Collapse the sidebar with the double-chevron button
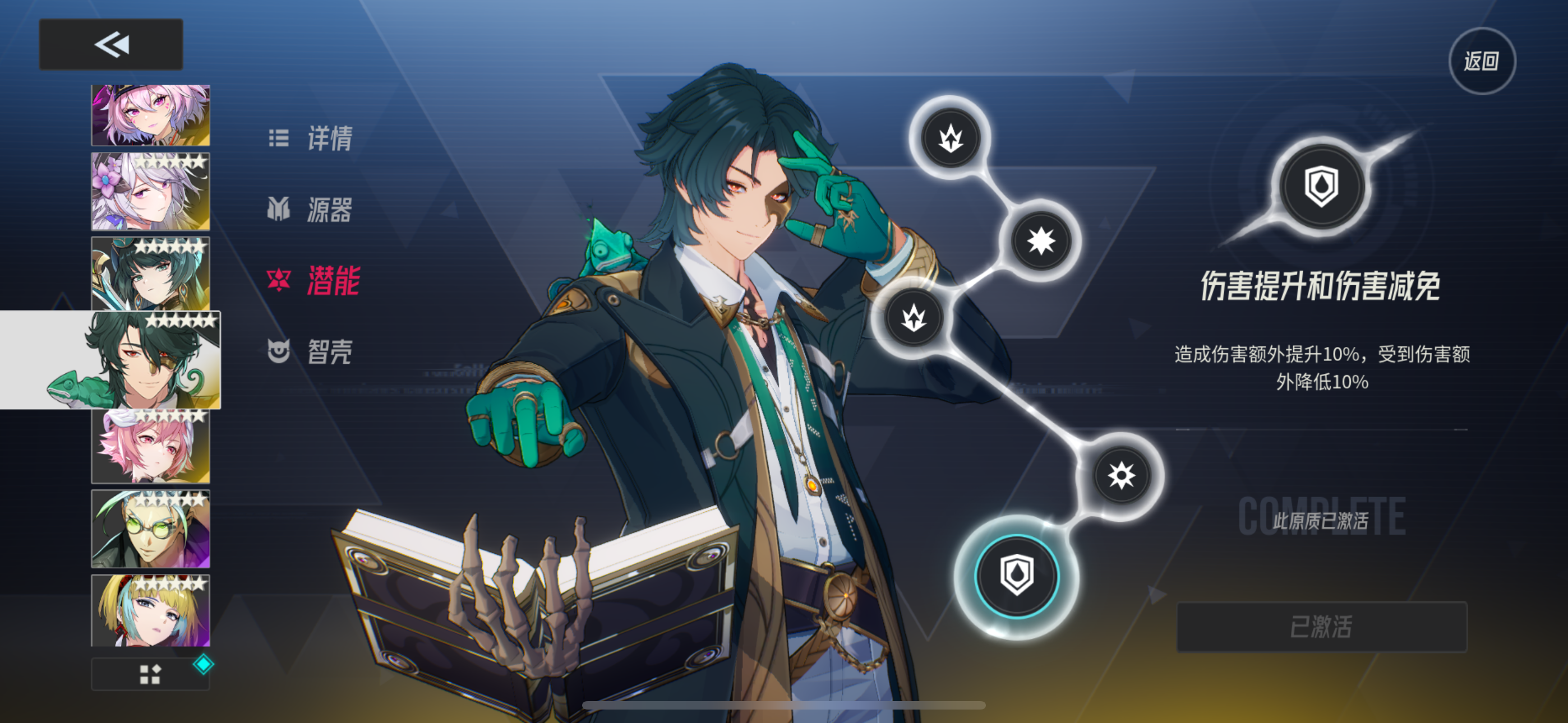This screenshot has width=1568, height=723. (x=111, y=43)
